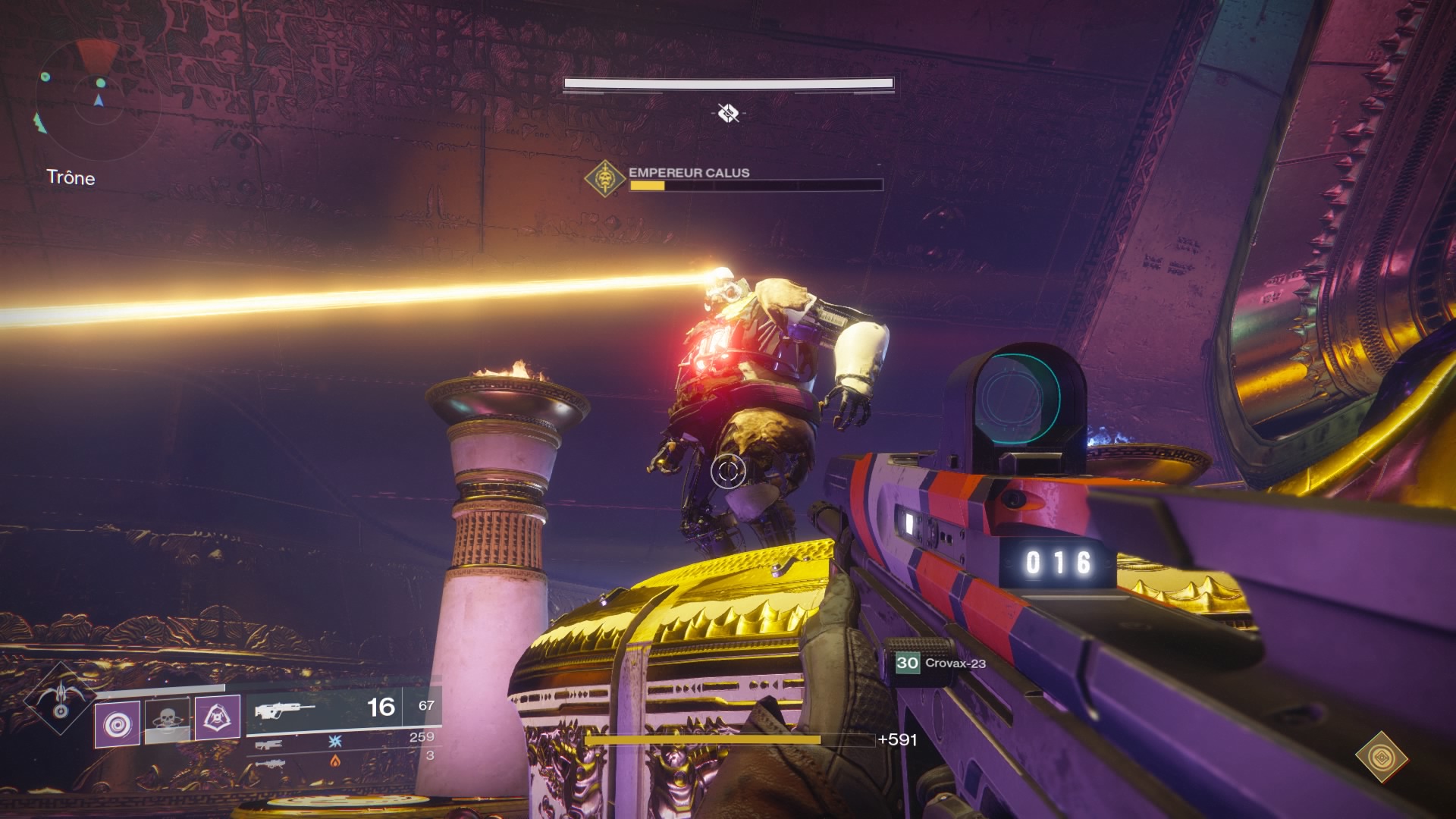Activate the super ability diamond icon
Screen dimensions: 1456x819
click(60, 698)
